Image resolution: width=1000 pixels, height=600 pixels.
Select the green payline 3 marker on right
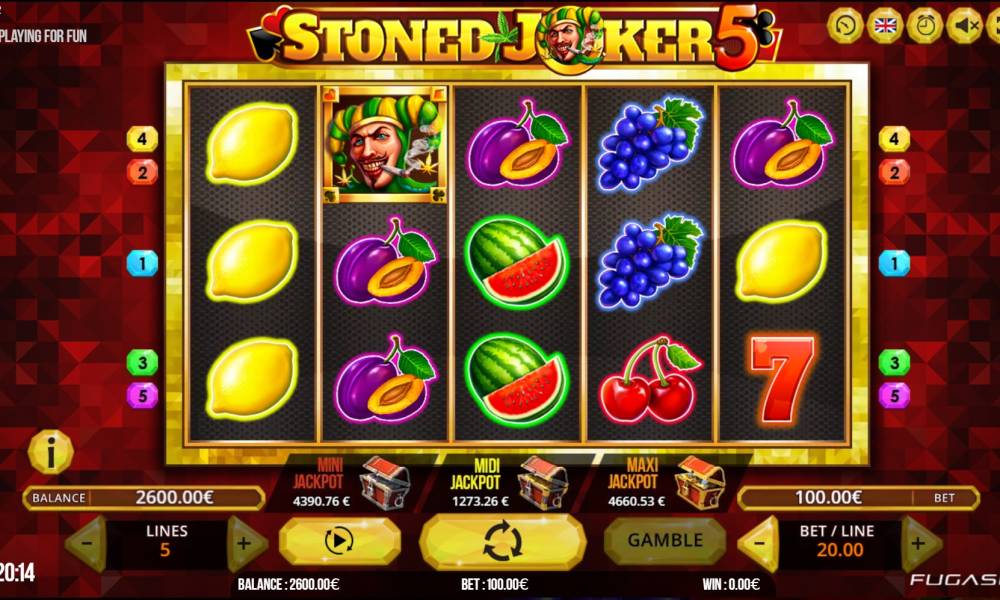click(x=894, y=362)
